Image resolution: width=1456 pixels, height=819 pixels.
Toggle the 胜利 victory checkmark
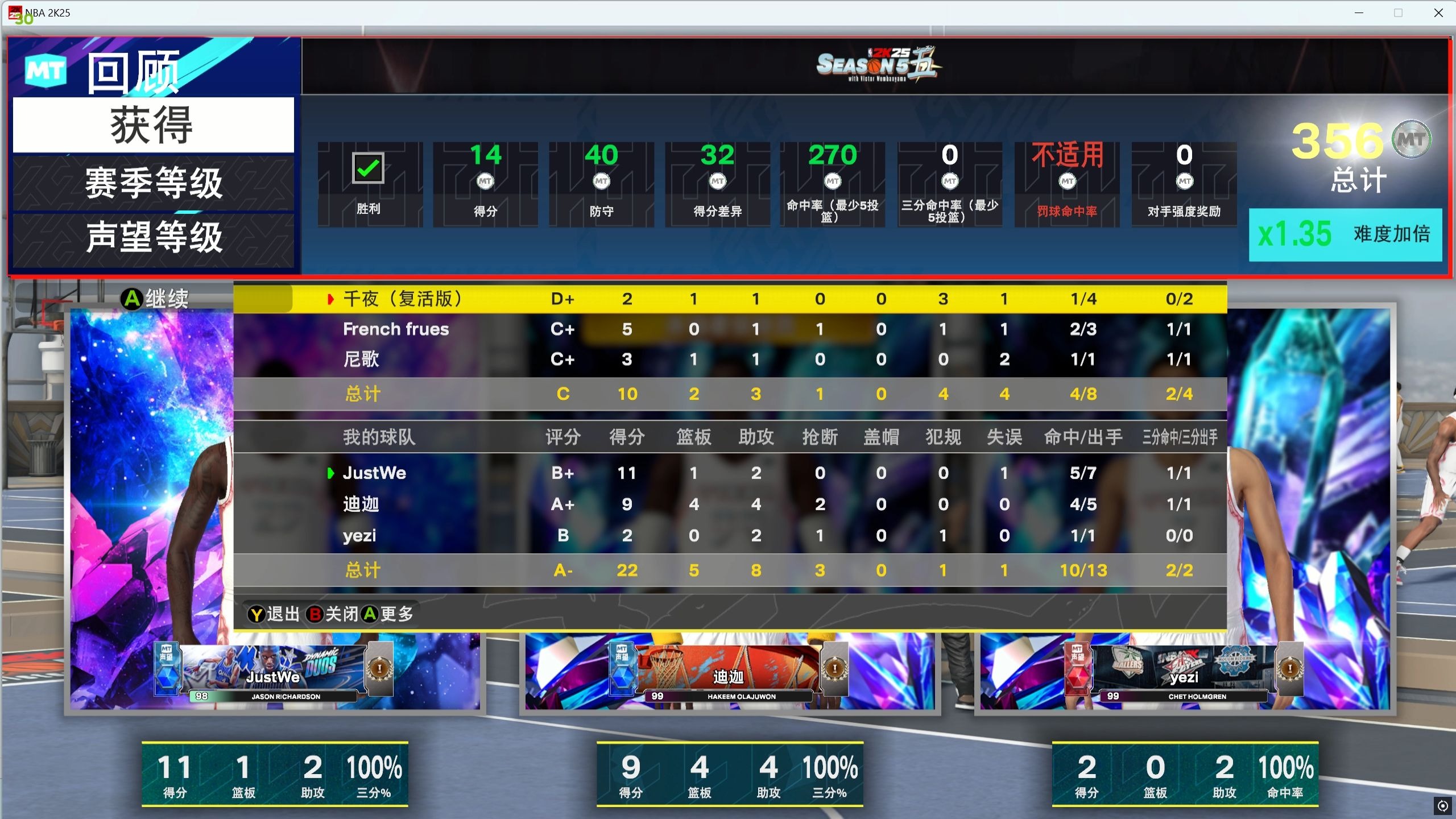369,168
